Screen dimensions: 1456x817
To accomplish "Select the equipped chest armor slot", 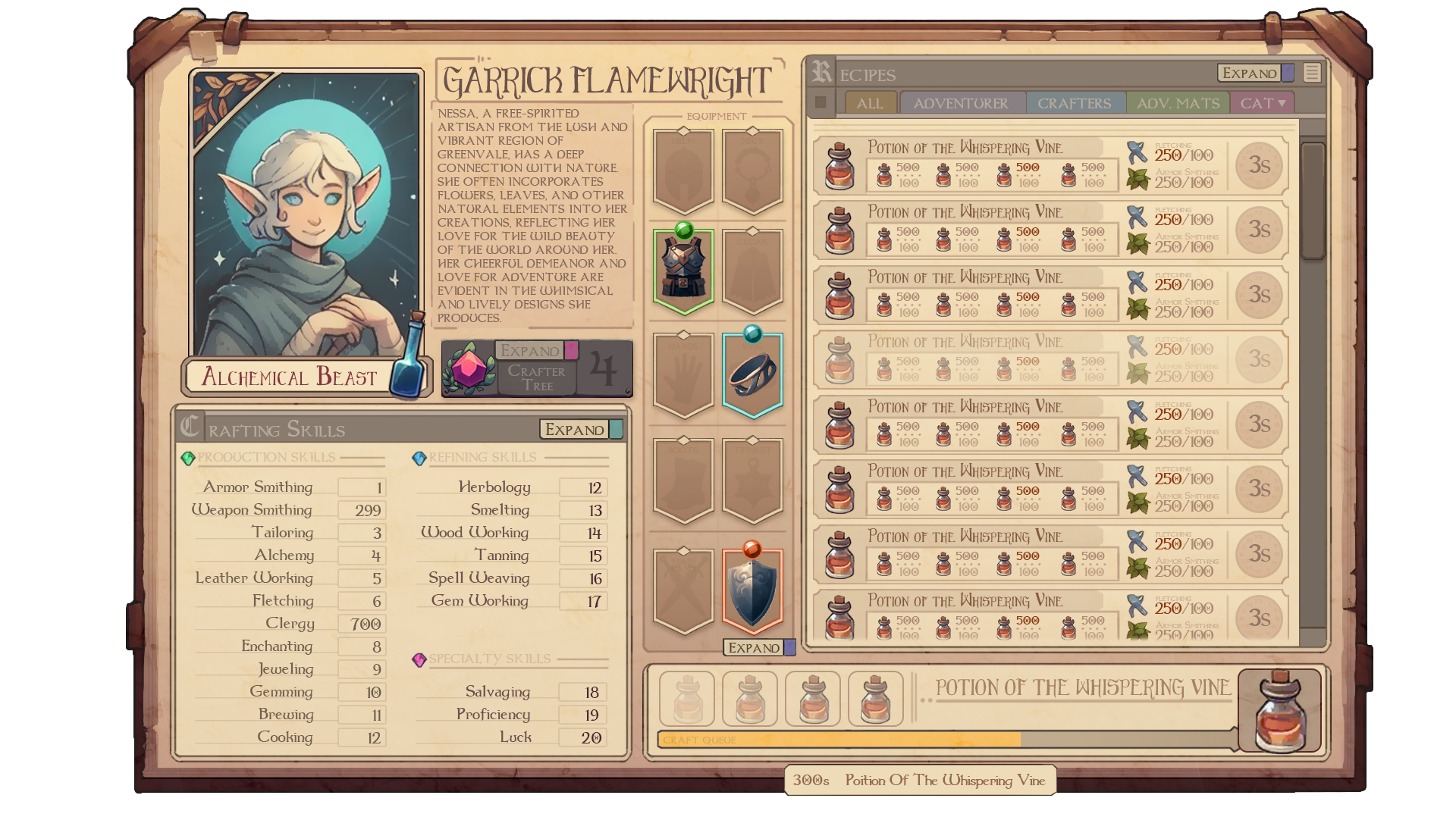I will (x=683, y=270).
